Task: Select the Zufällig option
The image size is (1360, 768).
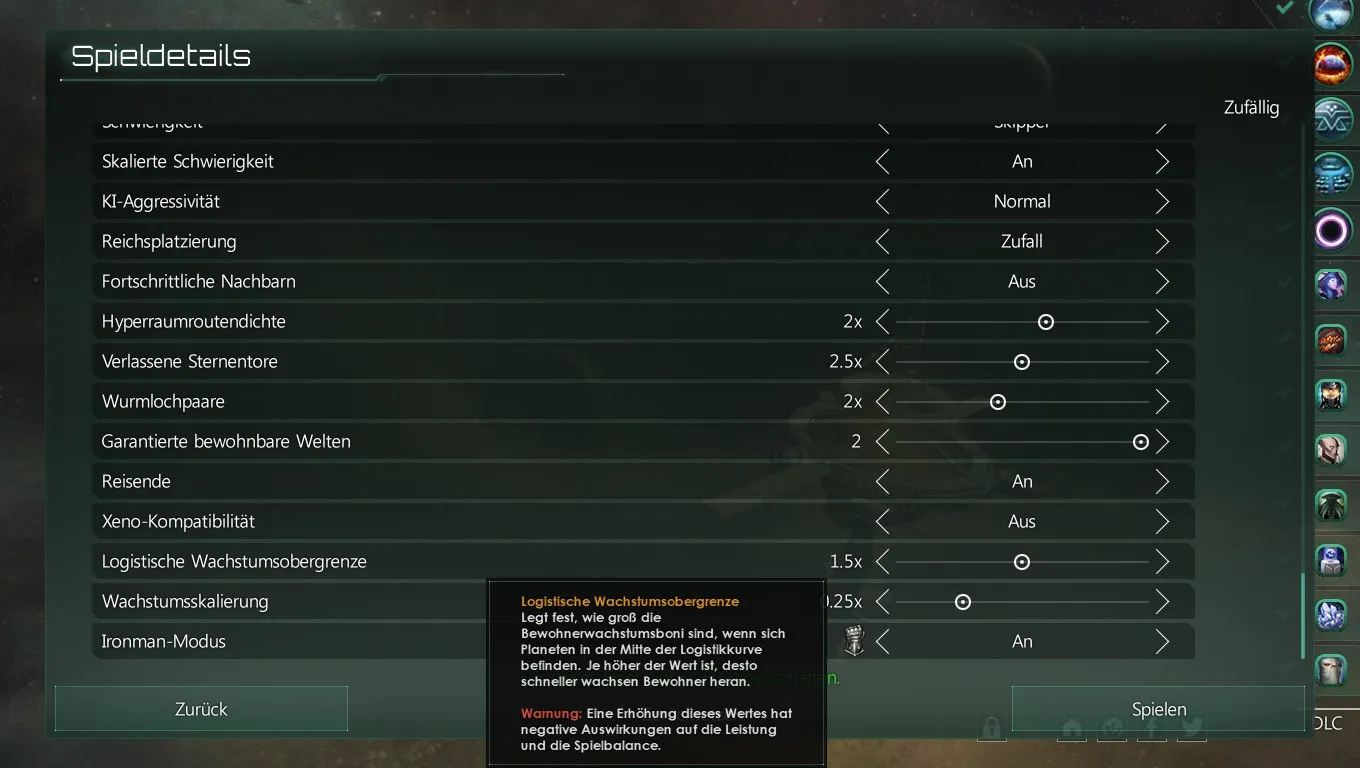Action: (x=1251, y=108)
